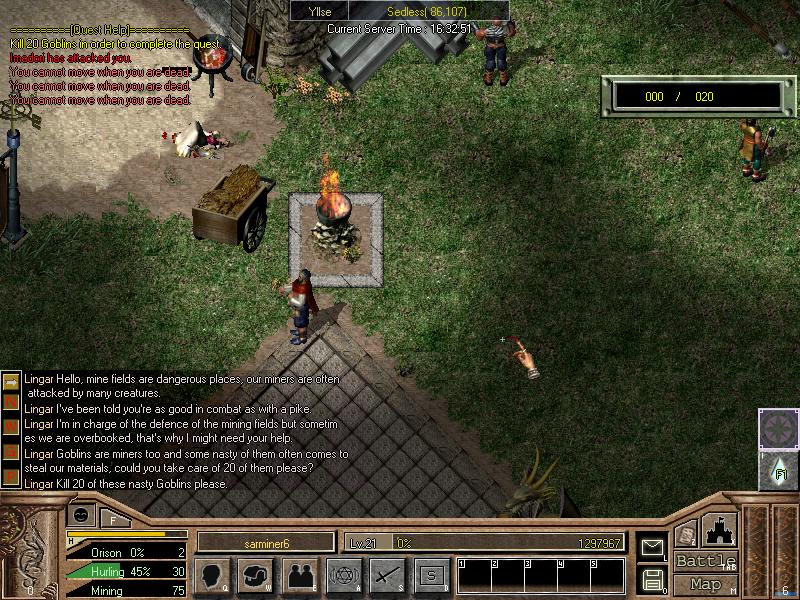
Task: Toggle the N chat channel button
Action: pyautogui.click(x=11, y=402)
